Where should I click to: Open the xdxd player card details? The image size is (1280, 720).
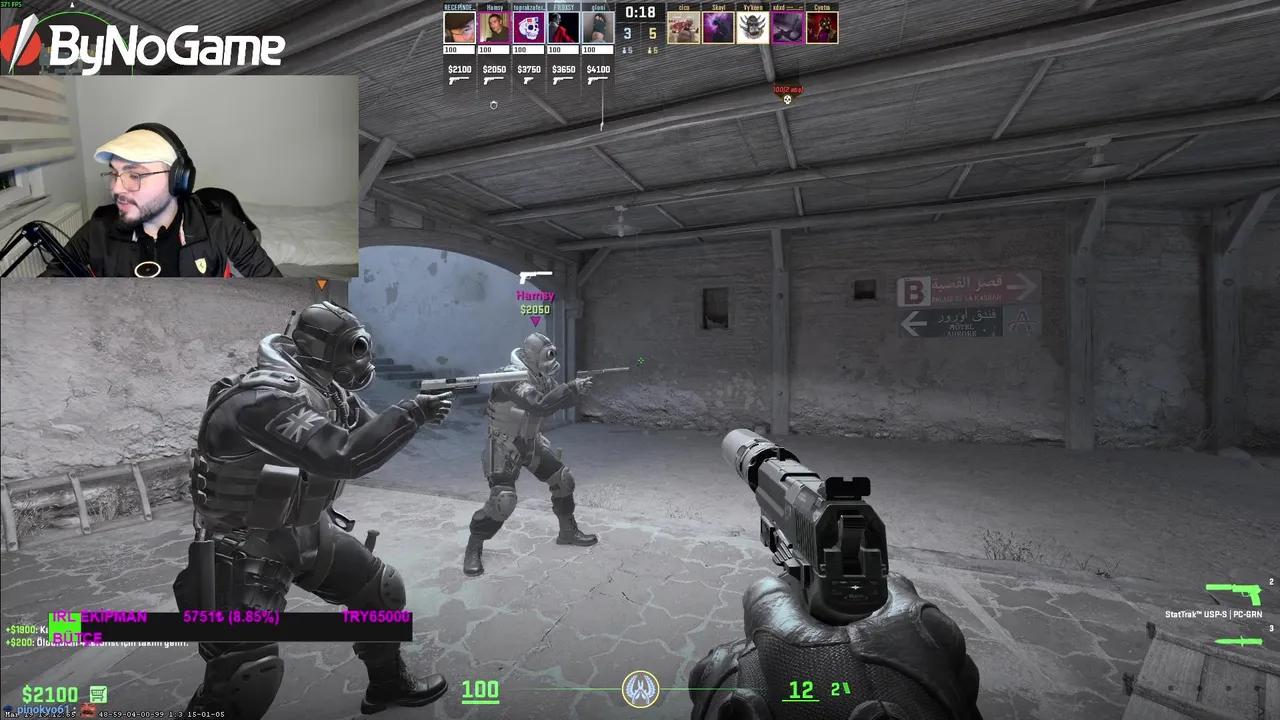click(x=787, y=27)
